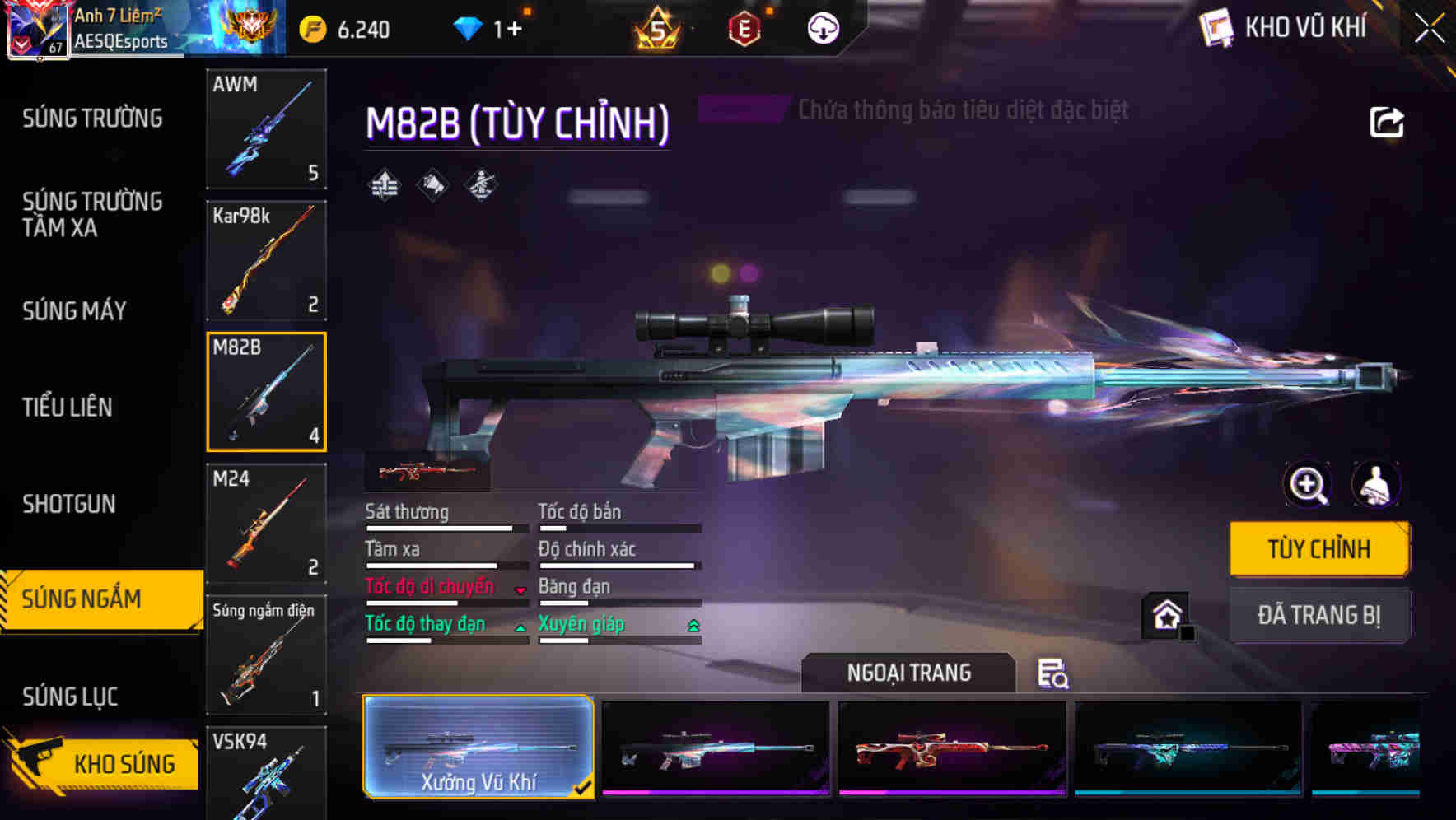Image resolution: width=1456 pixels, height=820 pixels.
Task: Click the Tốc độ di chuyển down arrow
Action: pos(519,591)
